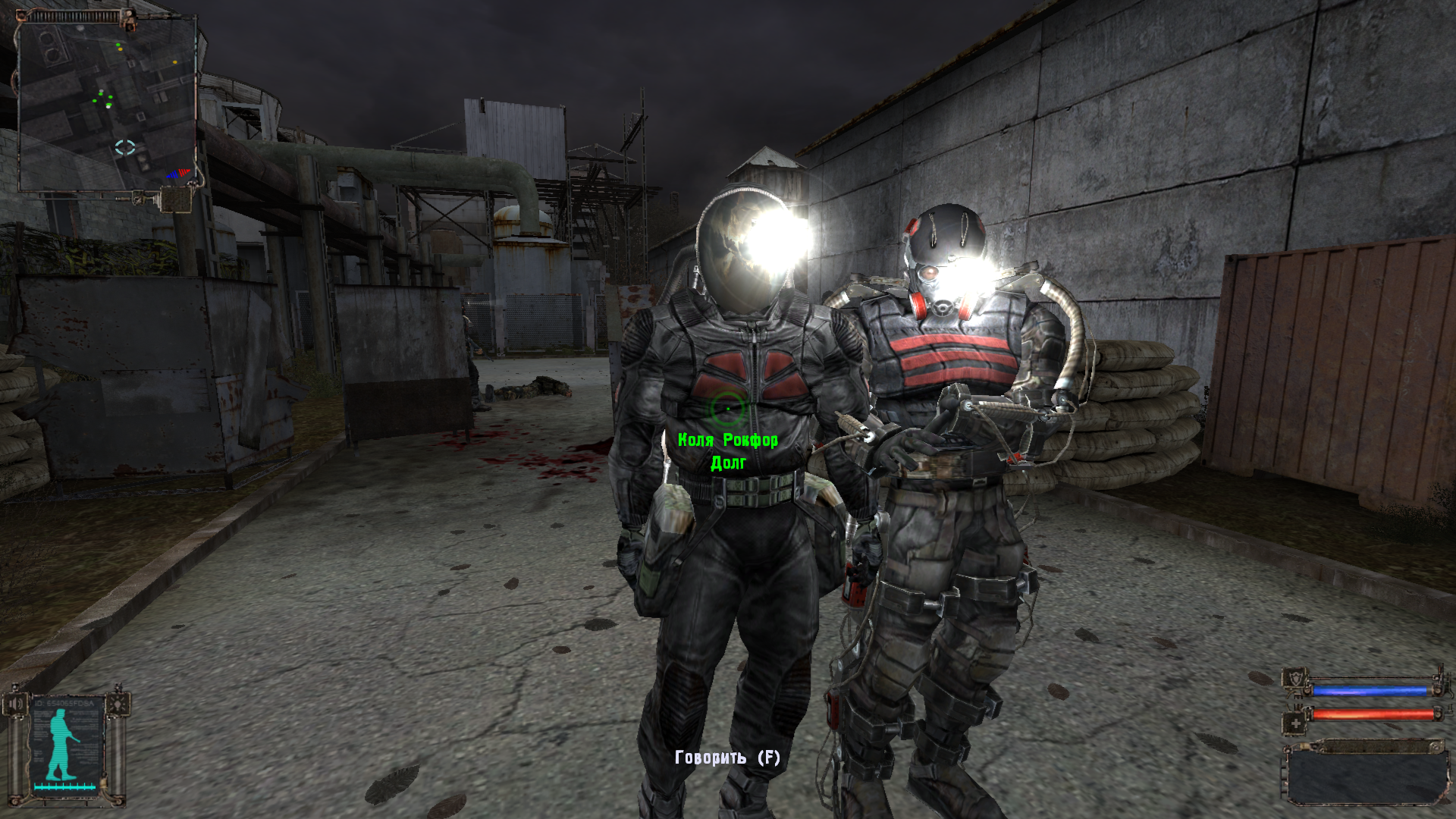Click the speaker noise-level icon

17,704
